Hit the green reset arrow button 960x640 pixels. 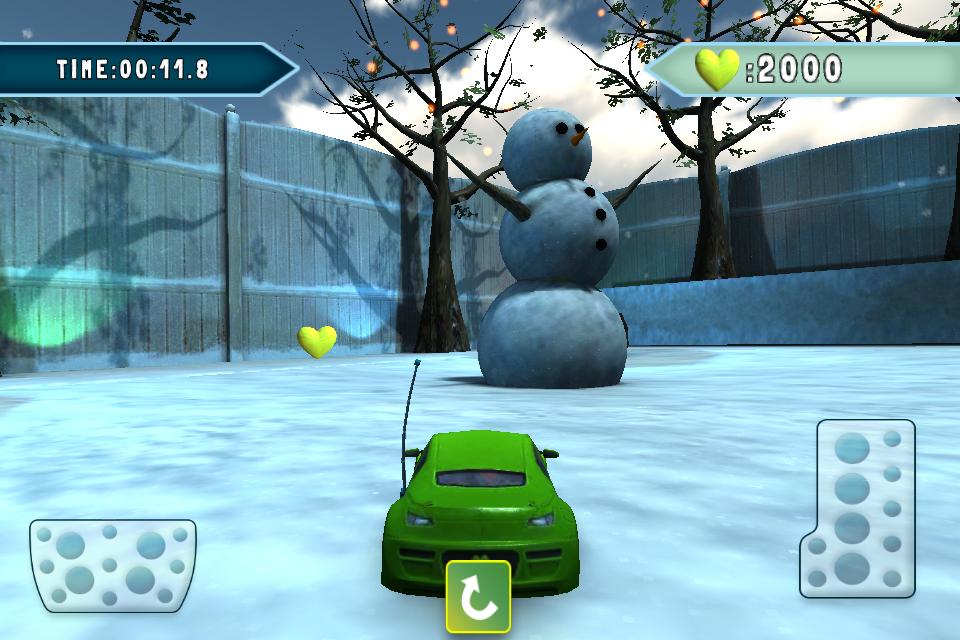pos(478,597)
